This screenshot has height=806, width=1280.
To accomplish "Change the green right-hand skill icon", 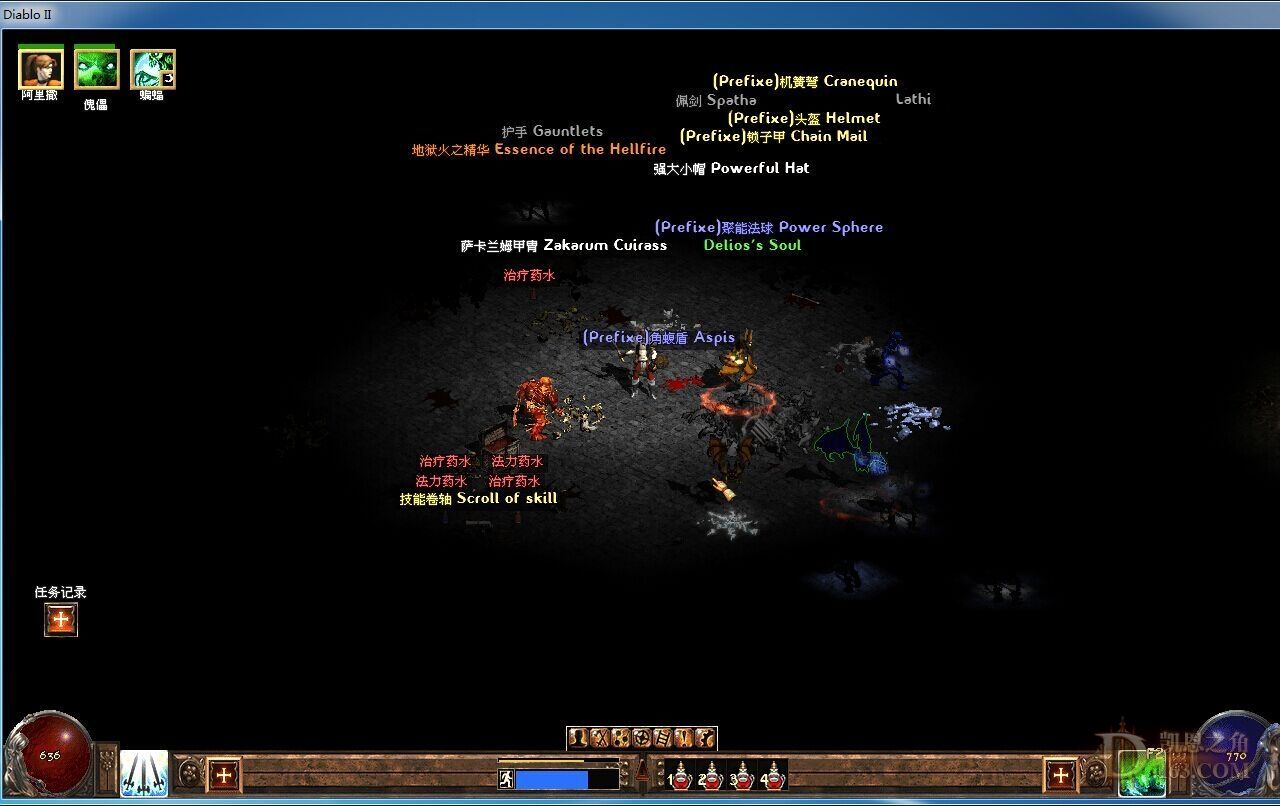I will pyautogui.click(x=1140, y=773).
